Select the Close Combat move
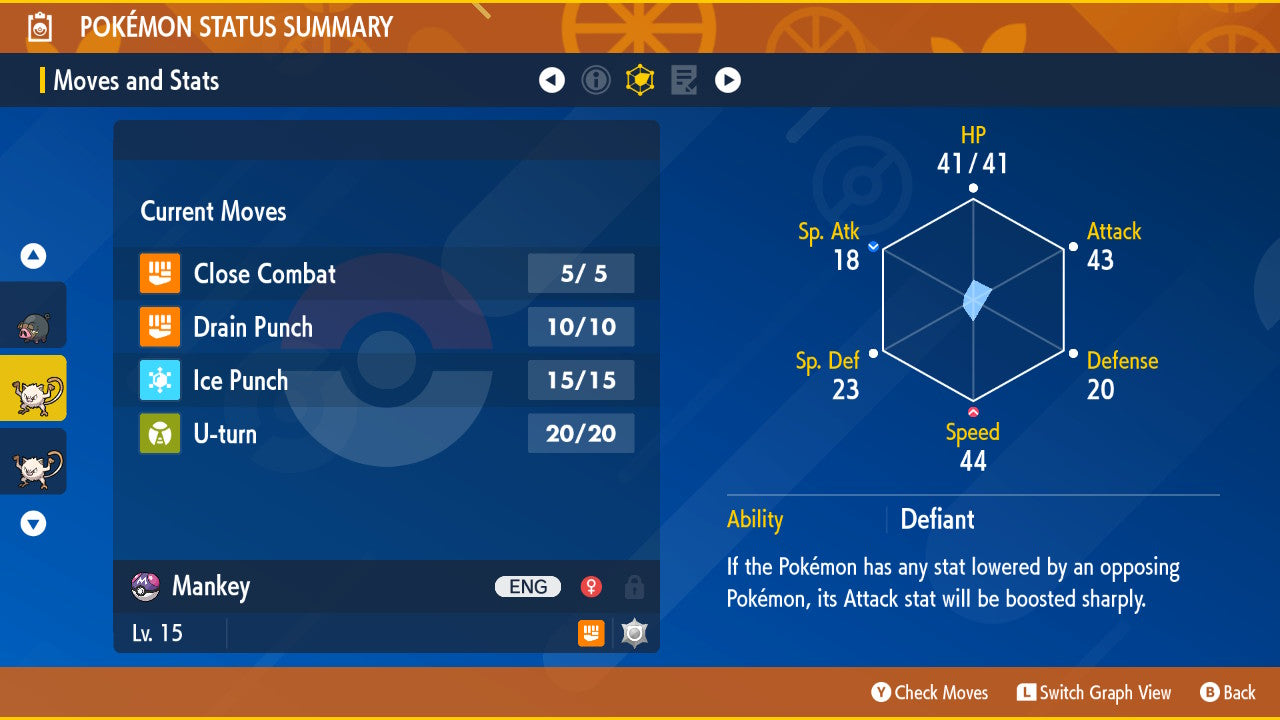Image resolution: width=1280 pixels, height=720 pixels. [x=386, y=273]
